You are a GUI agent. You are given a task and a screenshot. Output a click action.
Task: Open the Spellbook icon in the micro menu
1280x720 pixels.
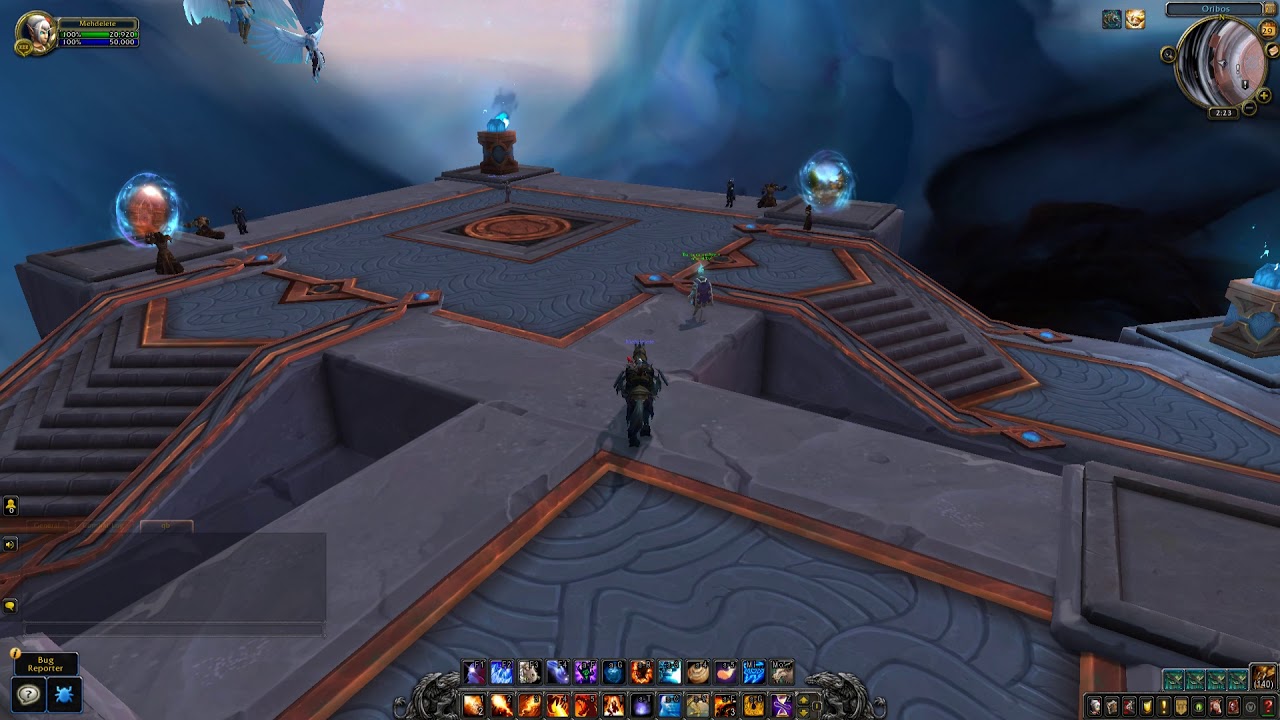[x=1112, y=706]
